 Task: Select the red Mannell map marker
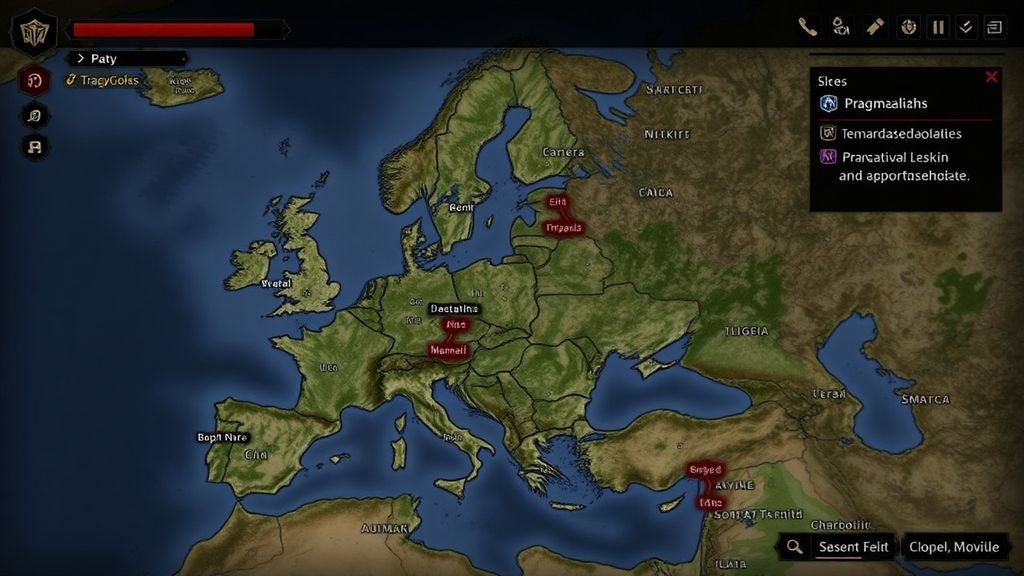449,351
